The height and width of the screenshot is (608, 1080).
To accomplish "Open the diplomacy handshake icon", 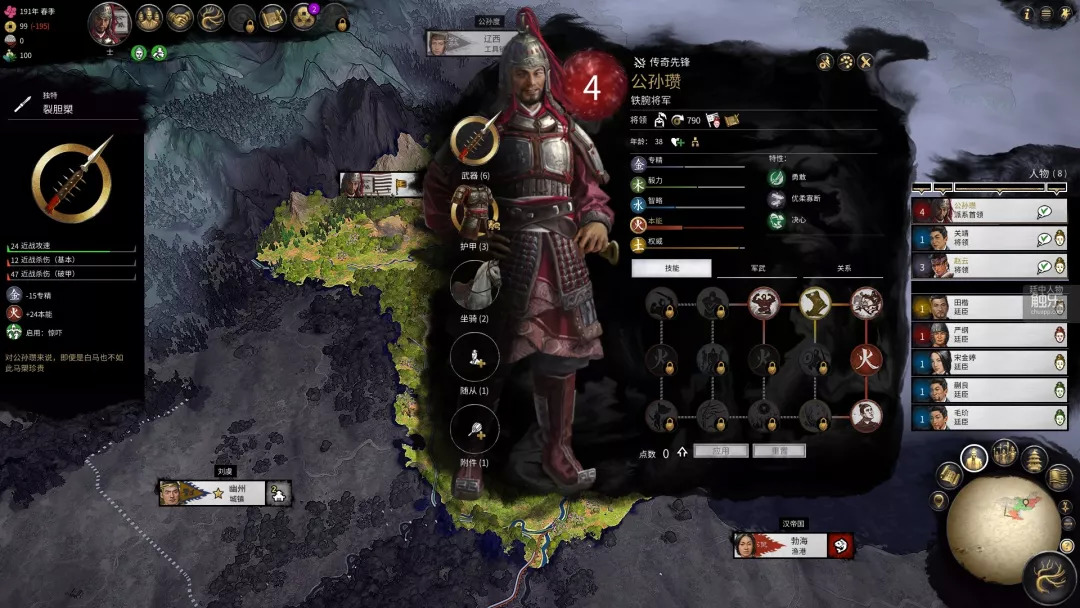I will click(x=180, y=17).
